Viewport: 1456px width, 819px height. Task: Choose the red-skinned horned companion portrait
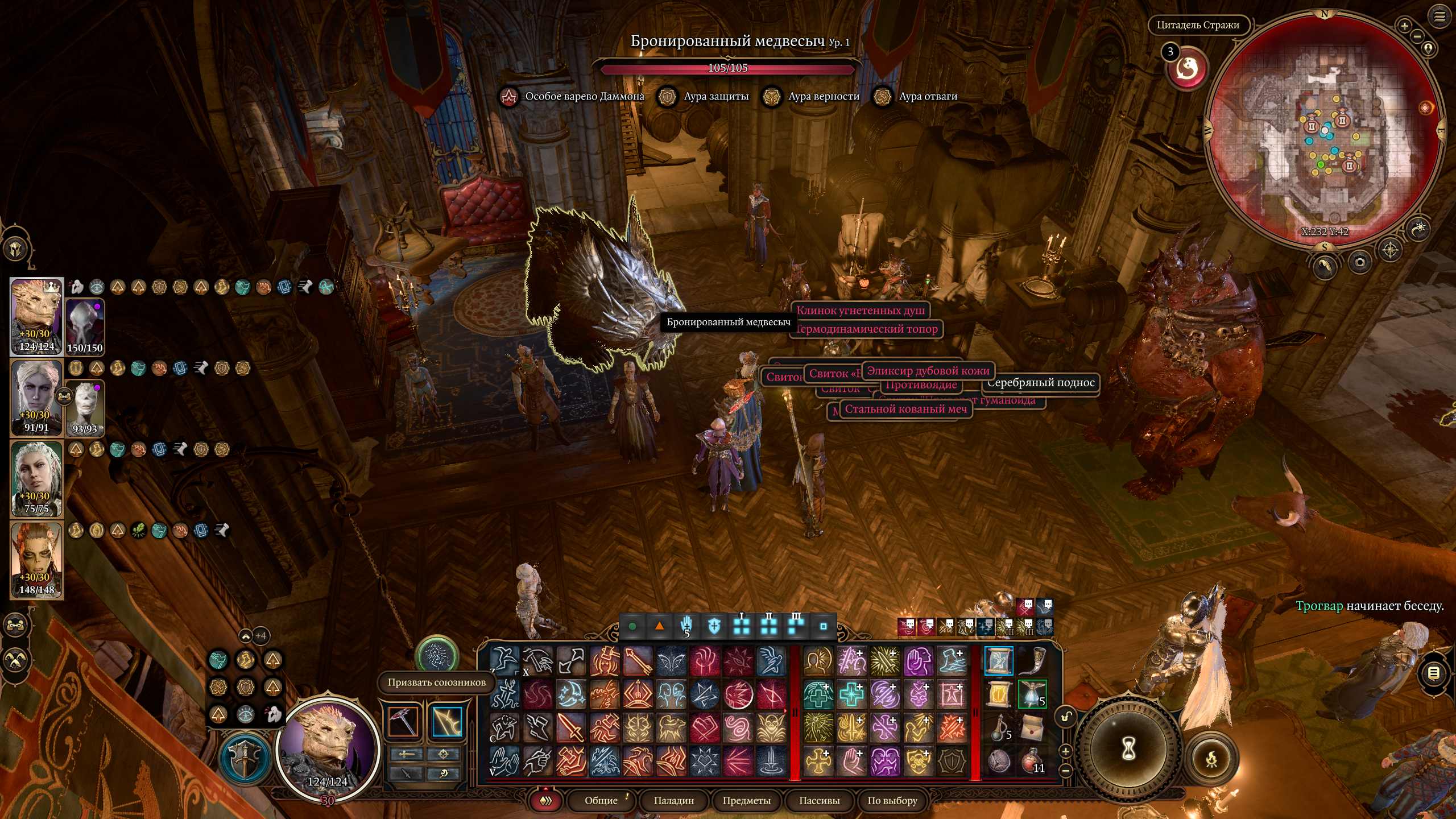(x=36, y=560)
